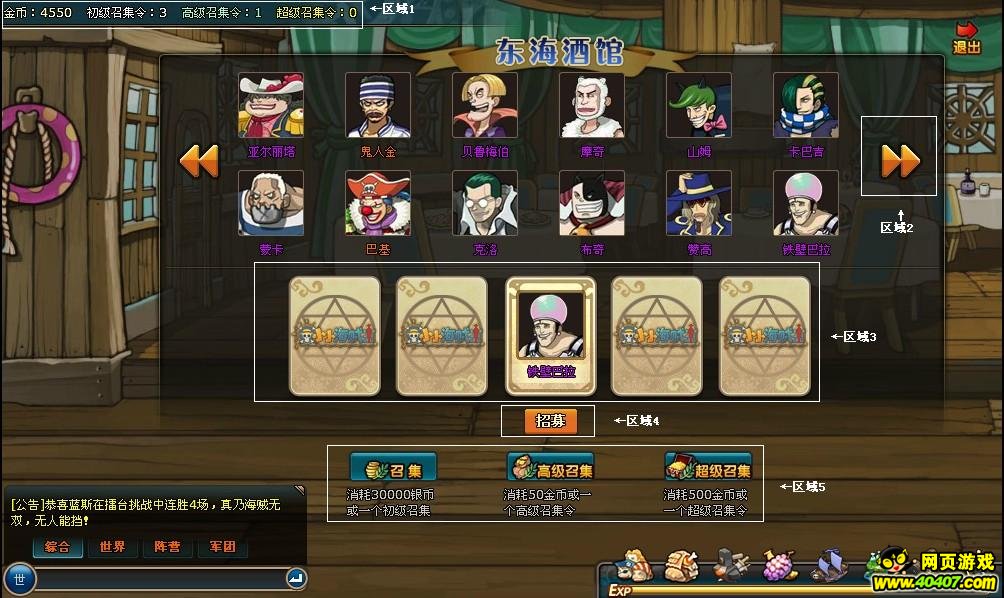Select the 蒙卡 portrait
Image resolution: width=1004 pixels, height=598 pixels.
pos(271,204)
